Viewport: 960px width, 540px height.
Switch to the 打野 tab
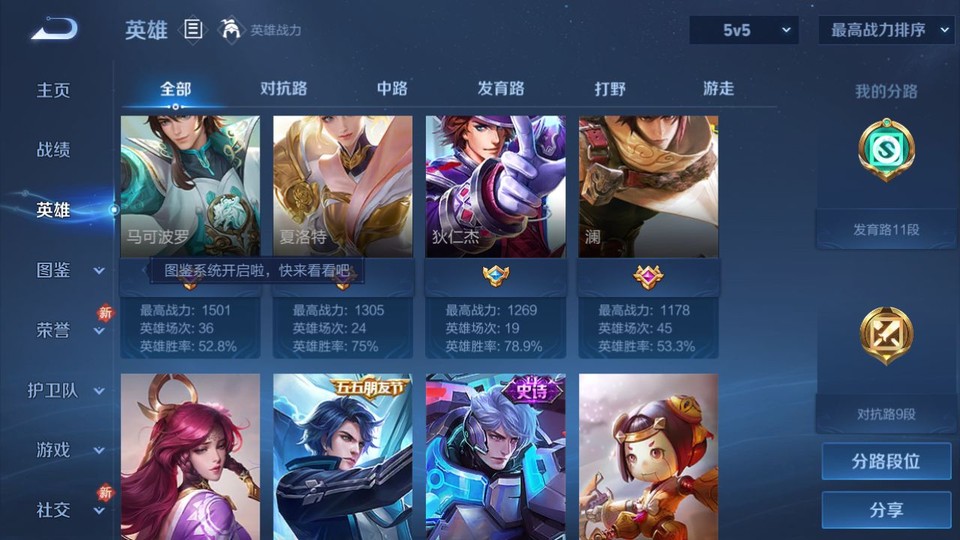pyautogui.click(x=610, y=88)
